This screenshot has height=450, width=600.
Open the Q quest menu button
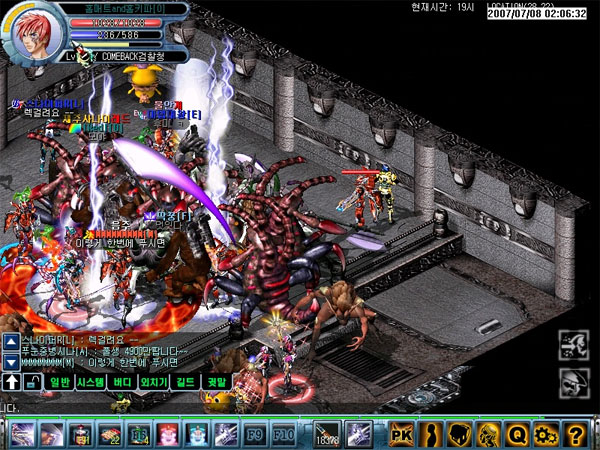(517, 433)
